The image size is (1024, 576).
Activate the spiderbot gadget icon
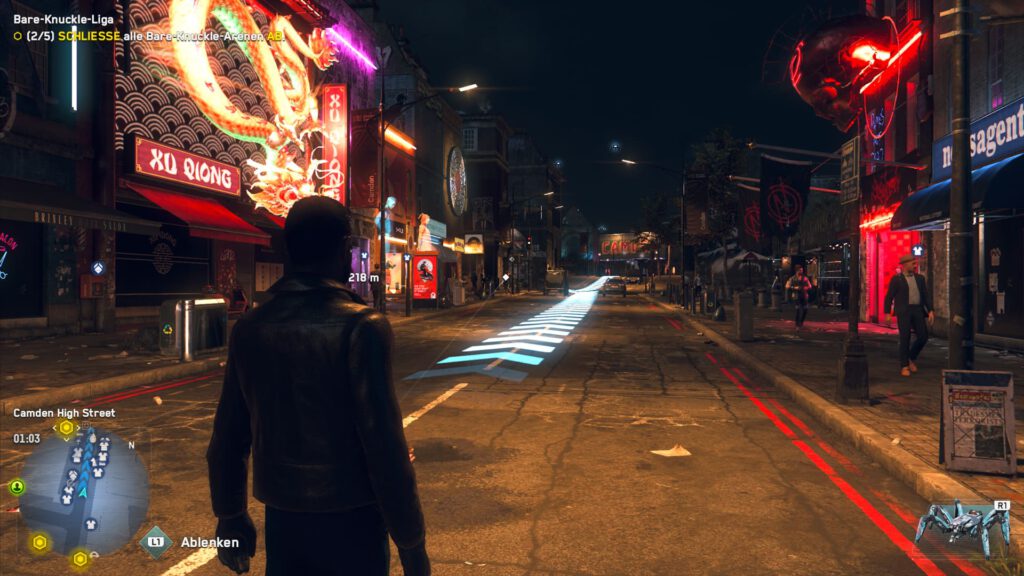coord(964,524)
